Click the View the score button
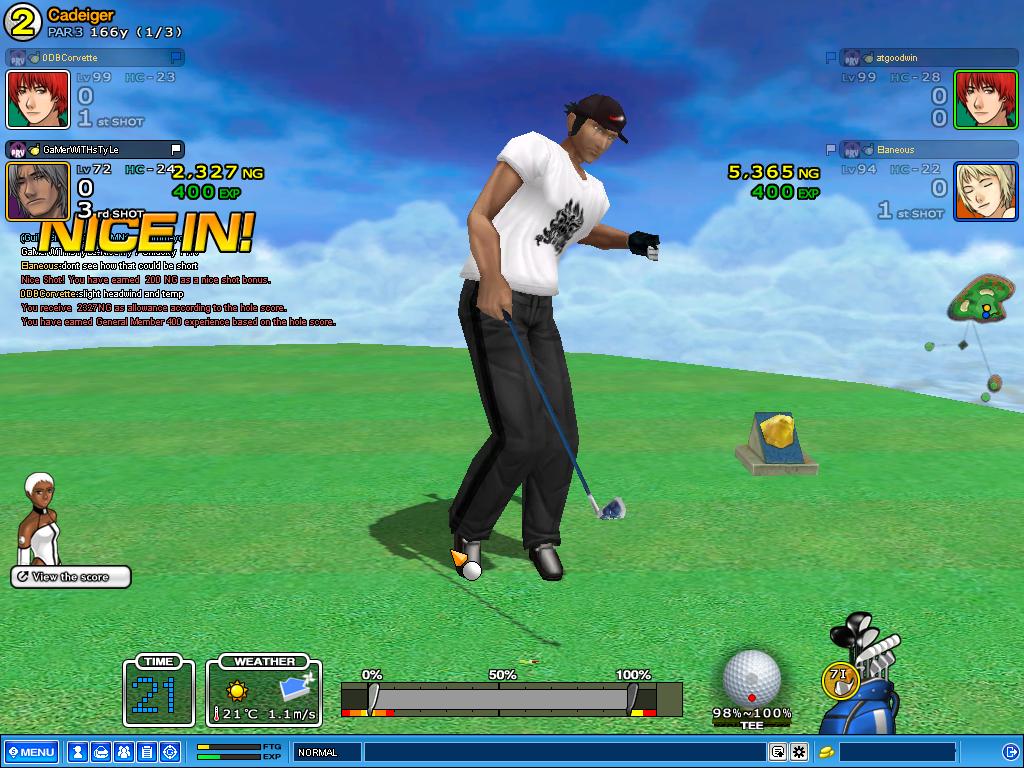 pyautogui.click(x=72, y=577)
